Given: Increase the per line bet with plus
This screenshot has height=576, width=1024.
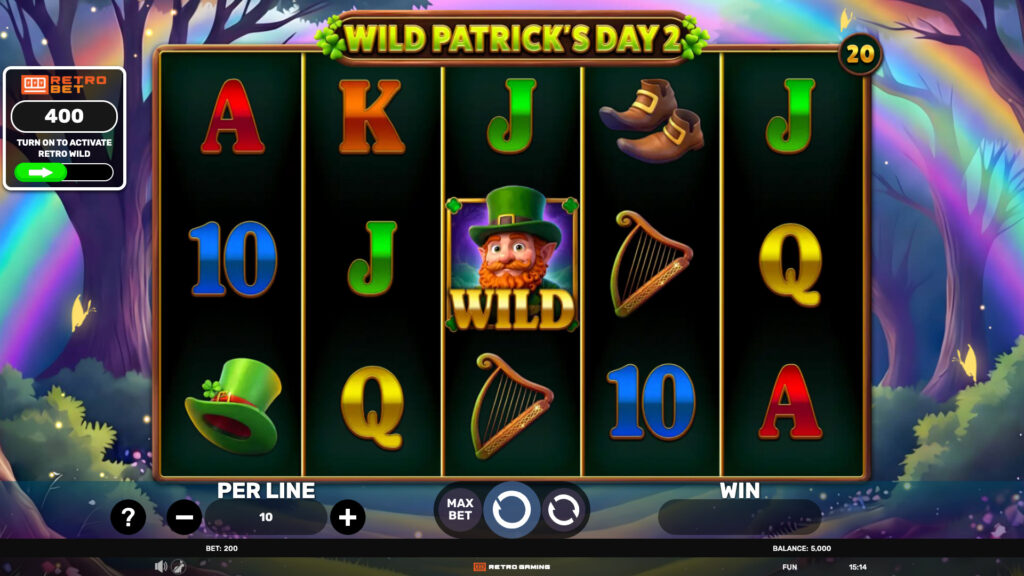Looking at the screenshot, I should pos(347,517).
